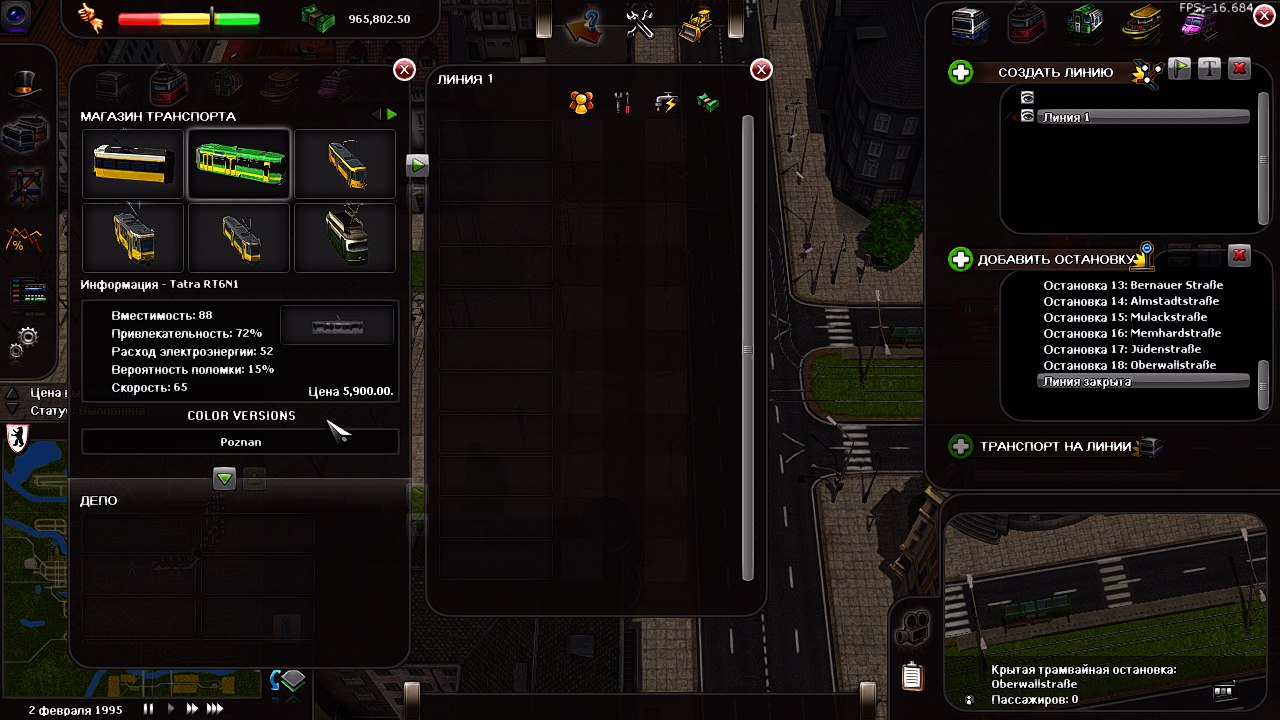Select the green-yellow Tatra RT6N1 tram
Image resolution: width=1280 pixels, height=720 pixels.
(239, 163)
